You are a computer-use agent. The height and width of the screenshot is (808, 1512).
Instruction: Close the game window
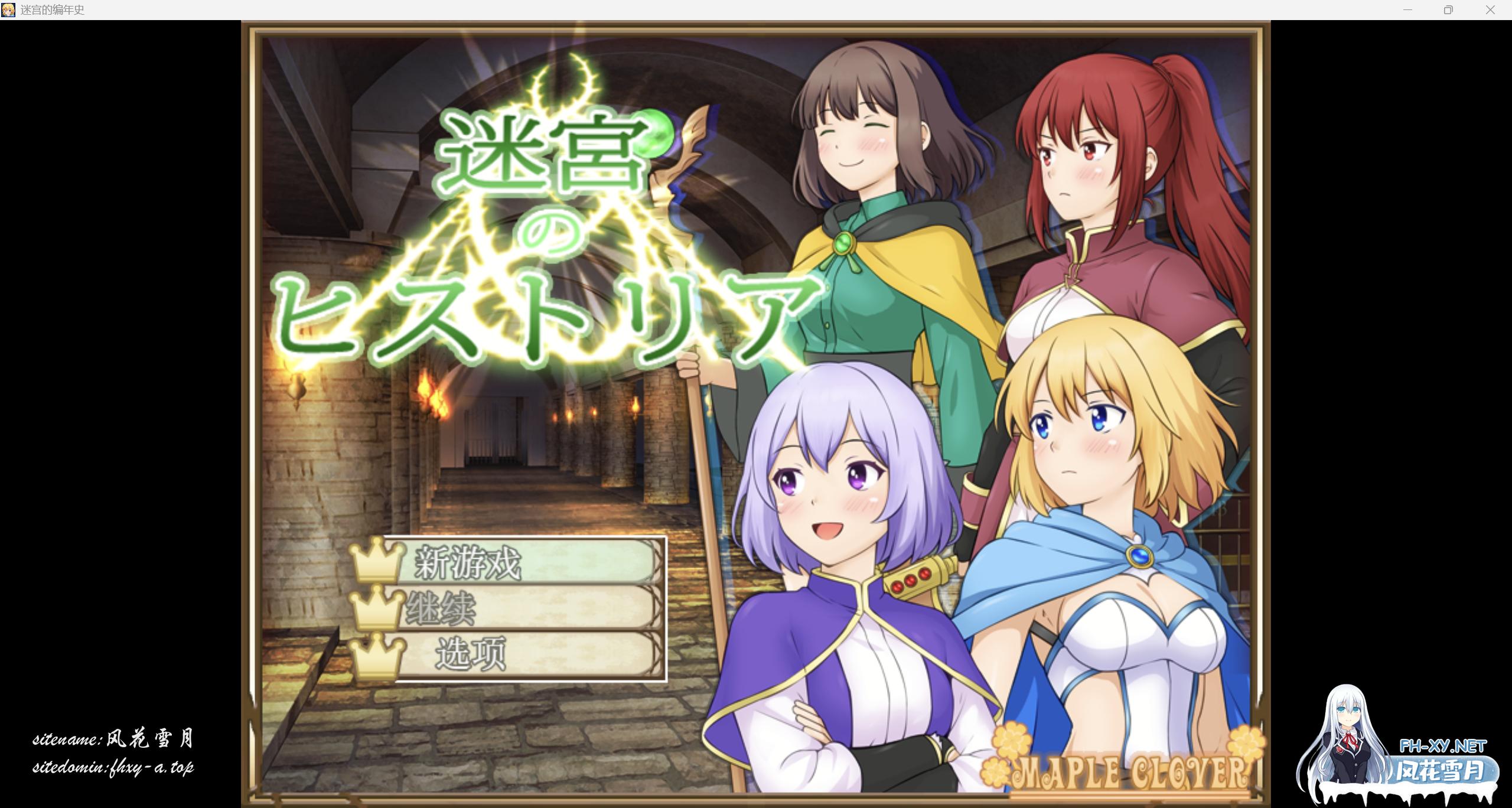click(1490, 10)
